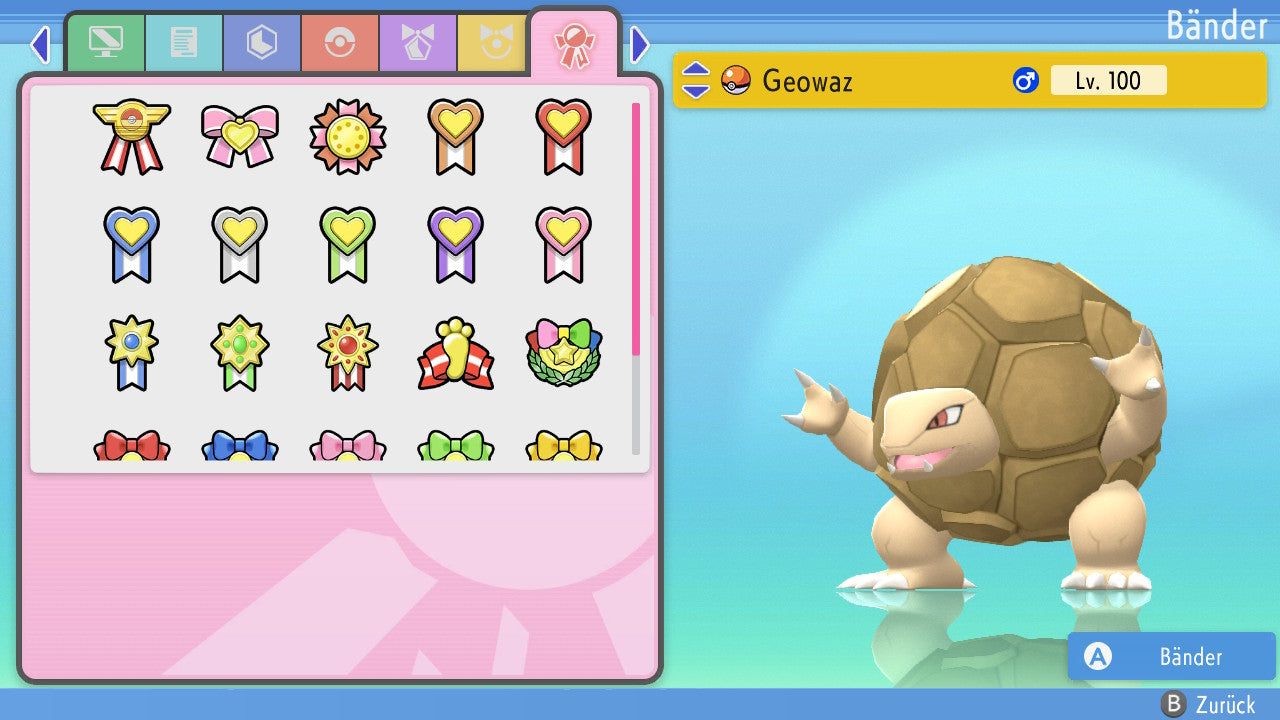This screenshot has height=720, width=1280.
Task: Select the pink ribbons tab
Action: click(574, 44)
